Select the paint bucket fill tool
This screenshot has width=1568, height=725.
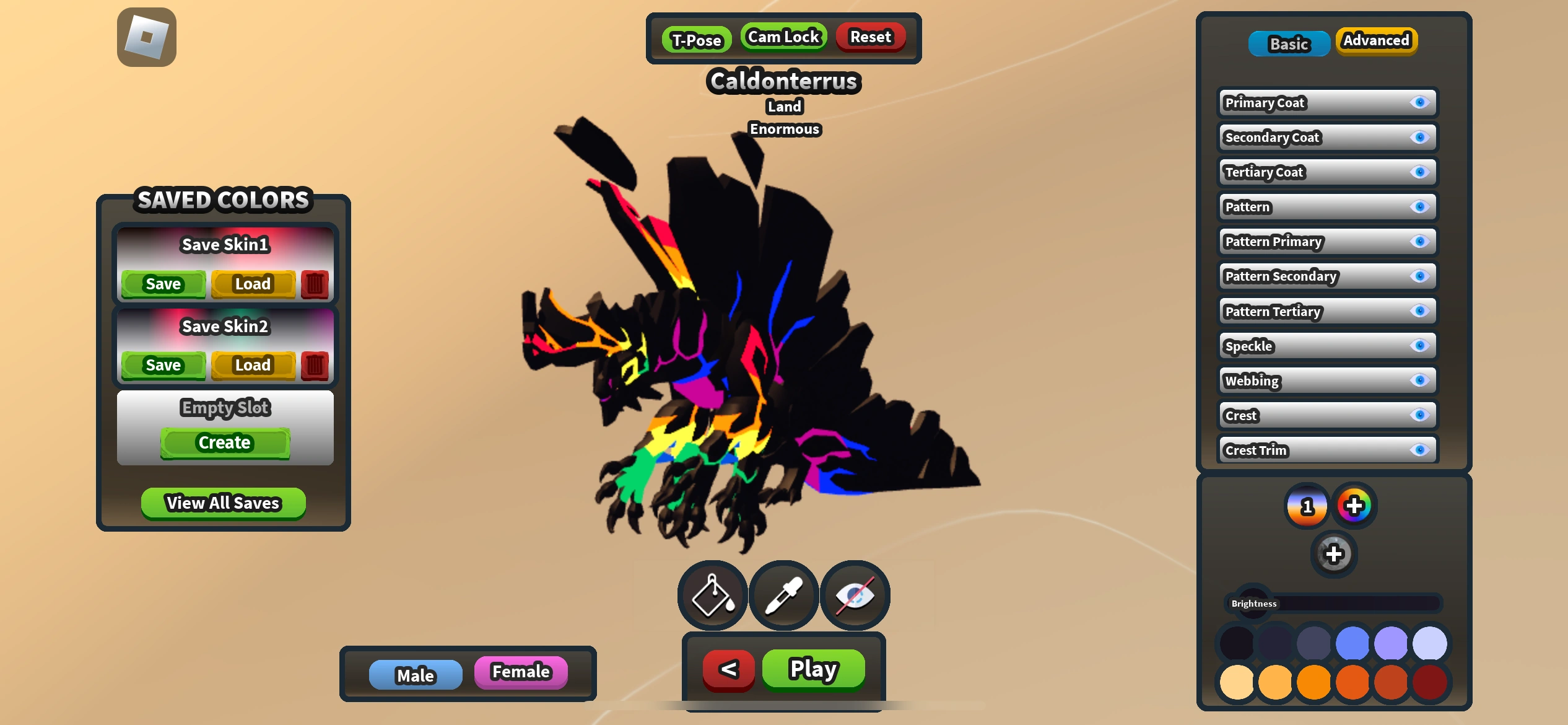pyautogui.click(x=711, y=594)
